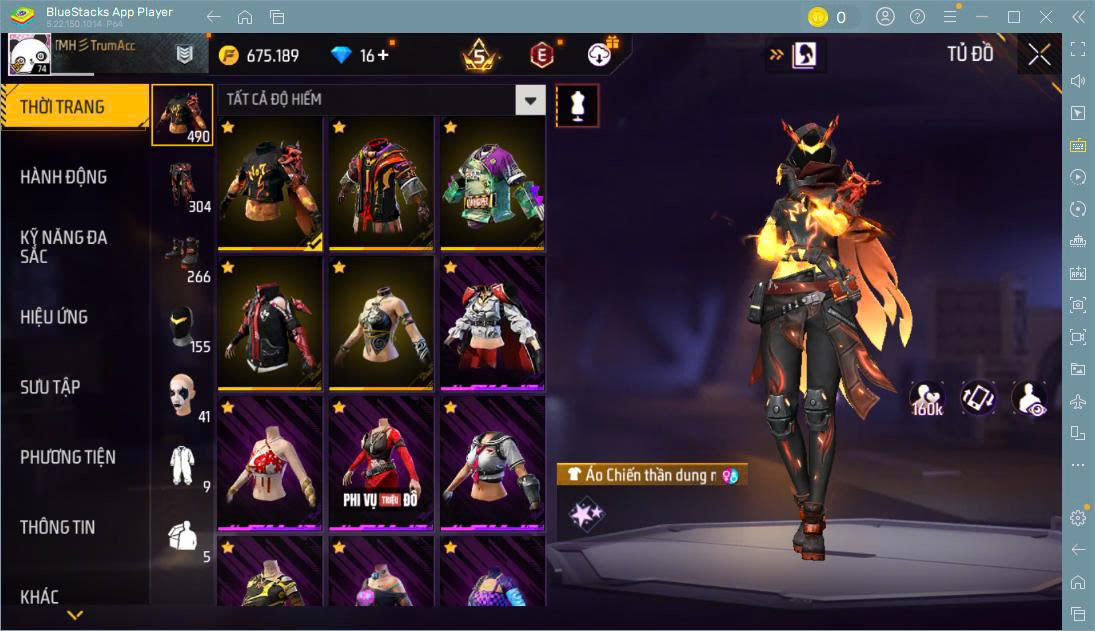Select the pants subcategory with 304 items

click(182, 186)
